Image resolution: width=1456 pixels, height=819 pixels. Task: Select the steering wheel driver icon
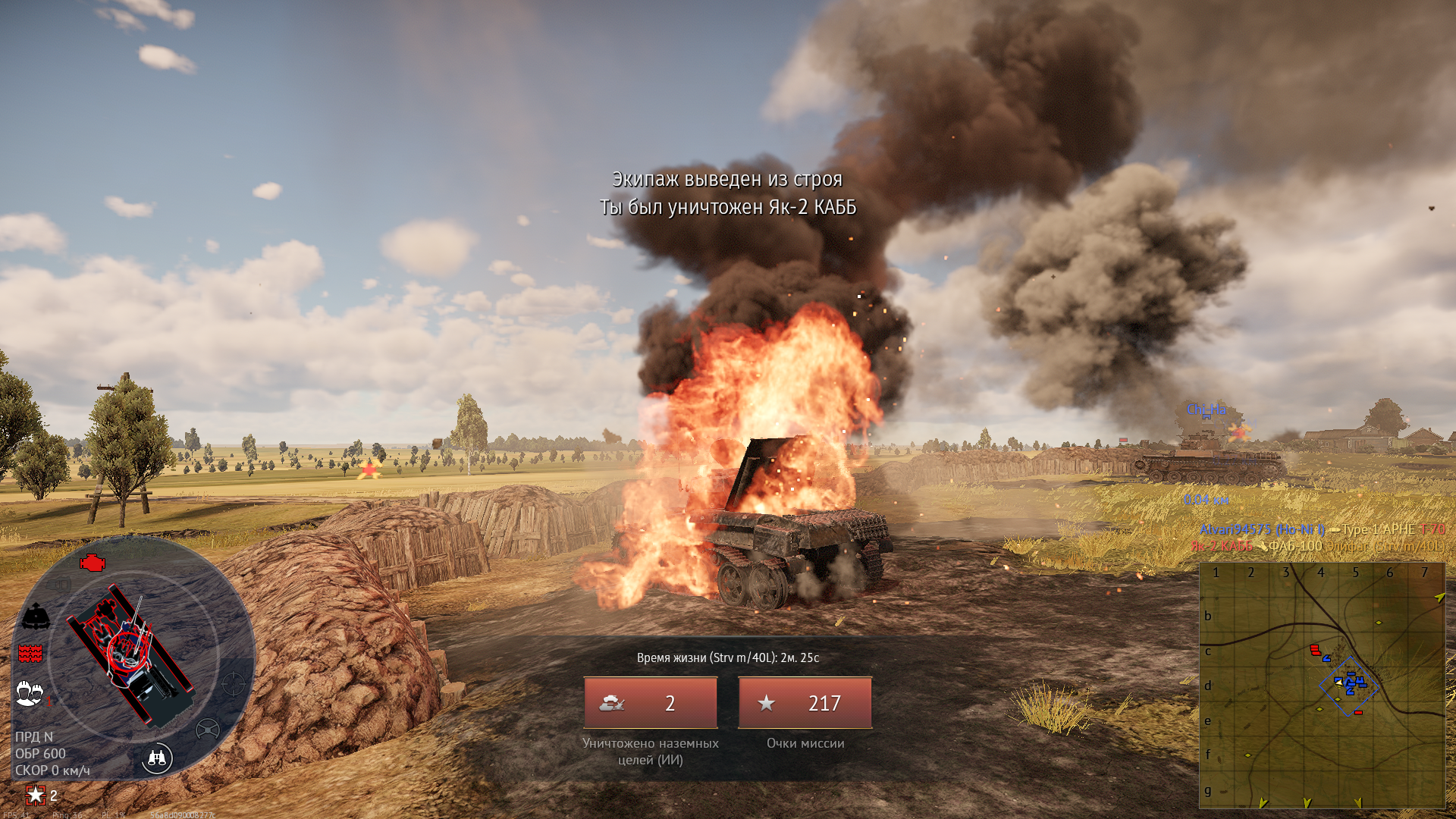click(x=207, y=730)
